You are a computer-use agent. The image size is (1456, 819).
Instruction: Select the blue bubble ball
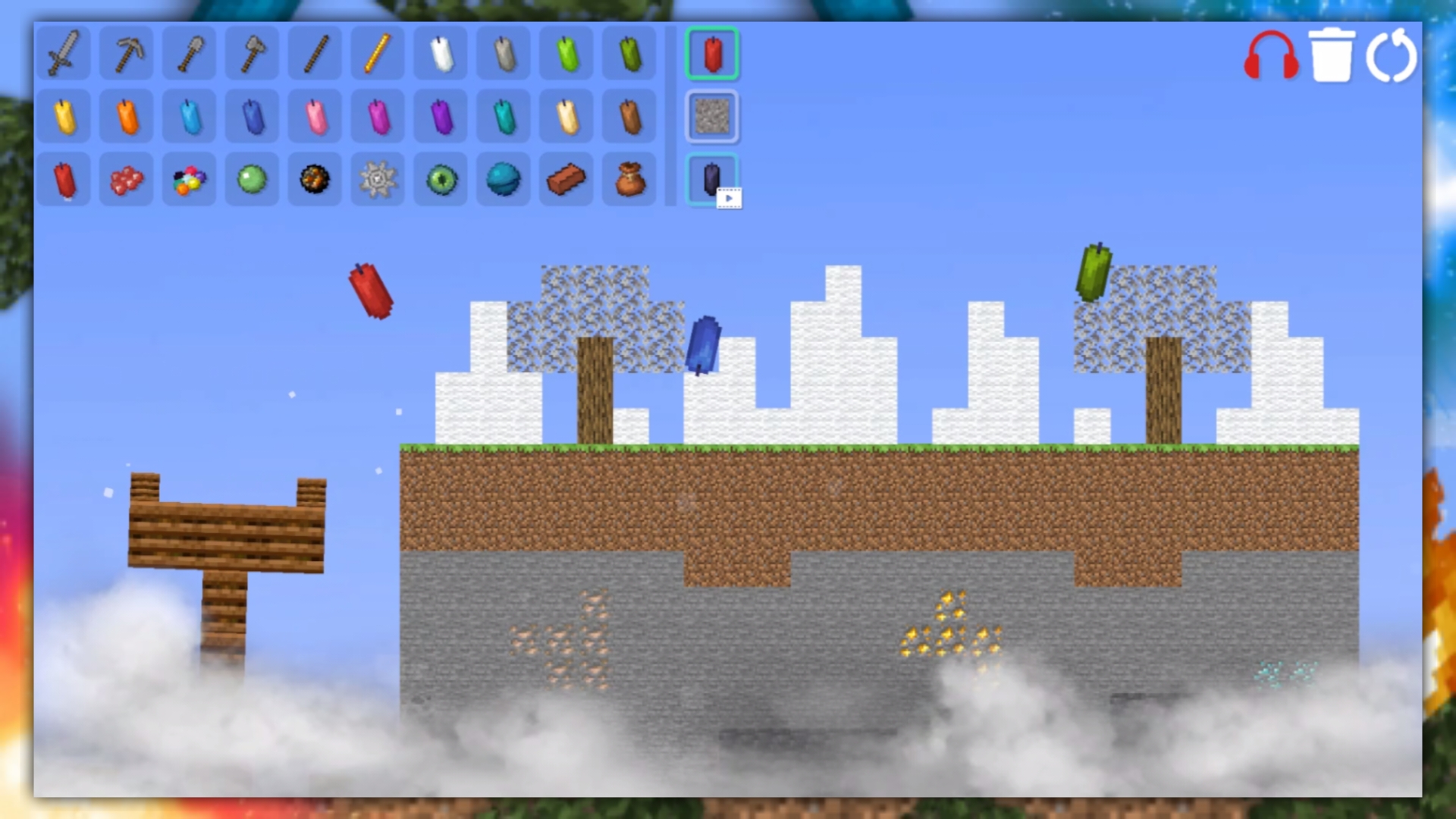click(x=503, y=178)
